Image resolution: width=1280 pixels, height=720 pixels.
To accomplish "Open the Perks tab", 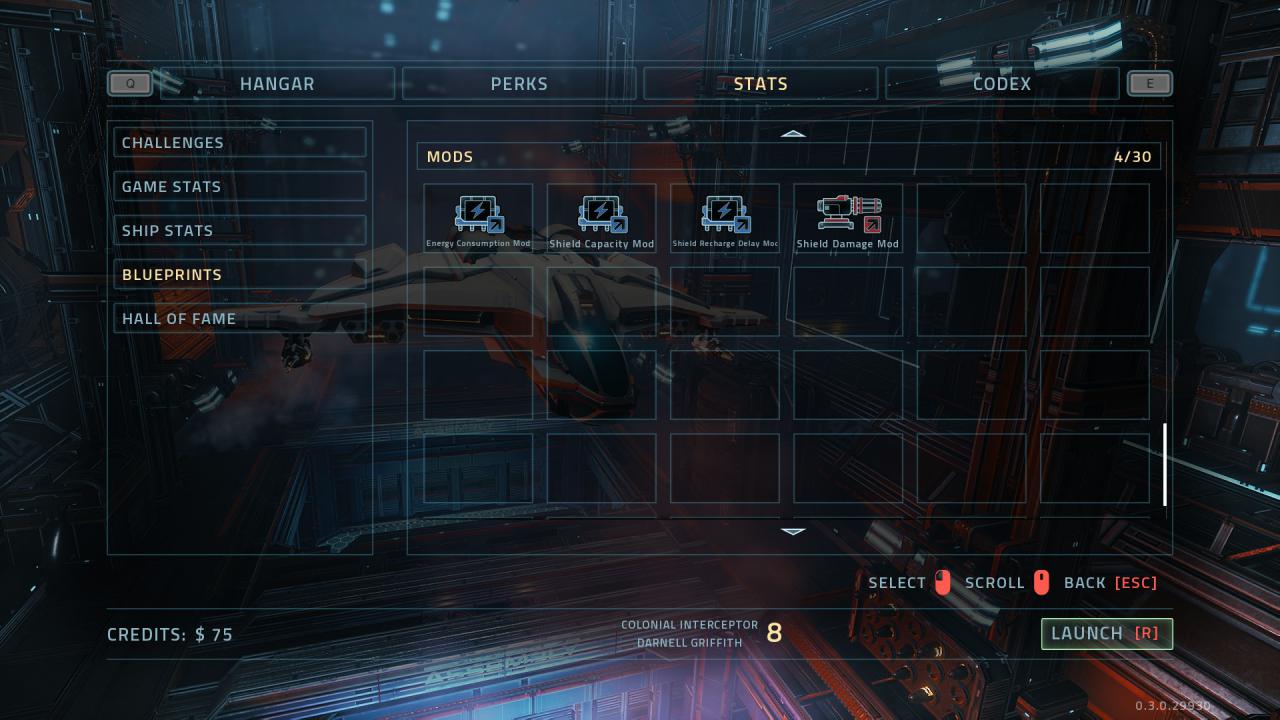I will [x=519, y=84].
